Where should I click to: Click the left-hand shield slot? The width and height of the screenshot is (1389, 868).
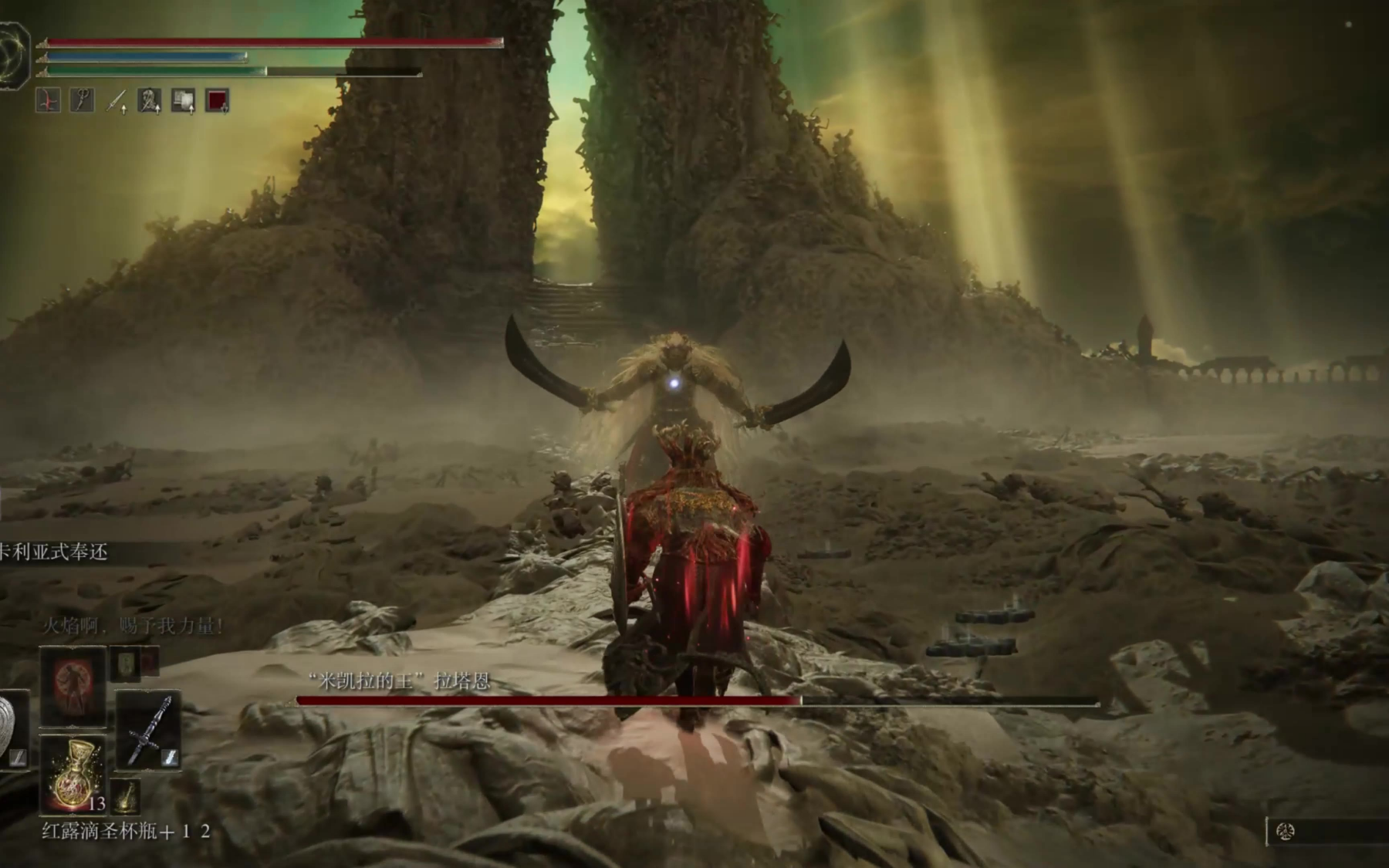[x=12, y=730]
